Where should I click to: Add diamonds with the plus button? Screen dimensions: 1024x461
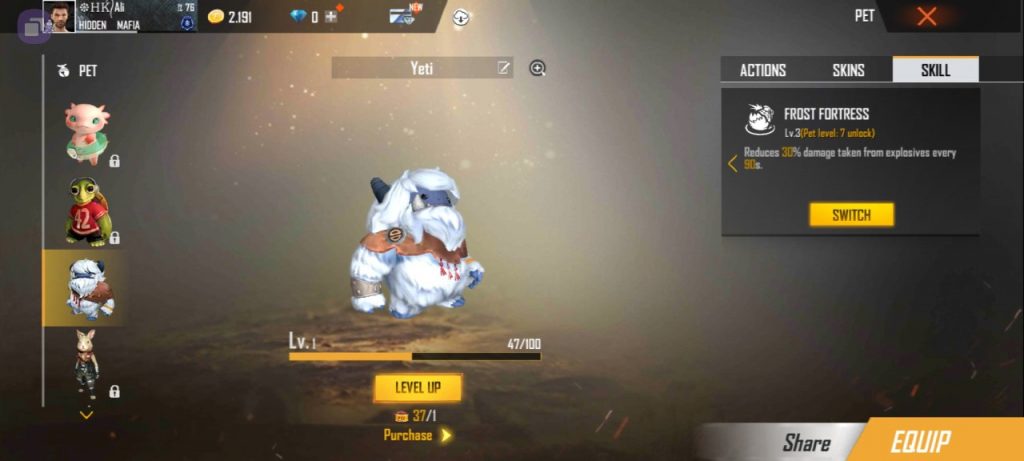click(330, 17)
